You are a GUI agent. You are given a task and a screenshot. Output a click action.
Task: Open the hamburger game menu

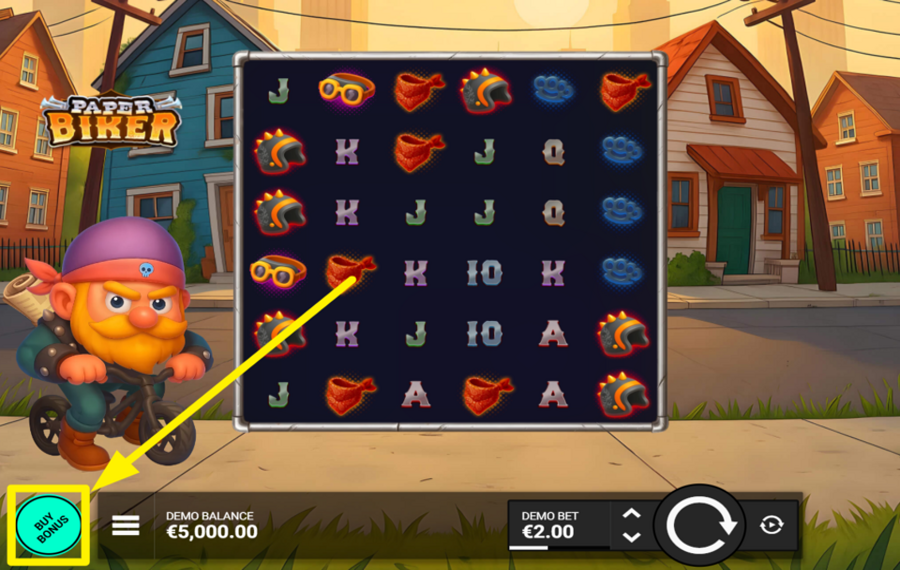pyautogui.click(x=125, y=525)
